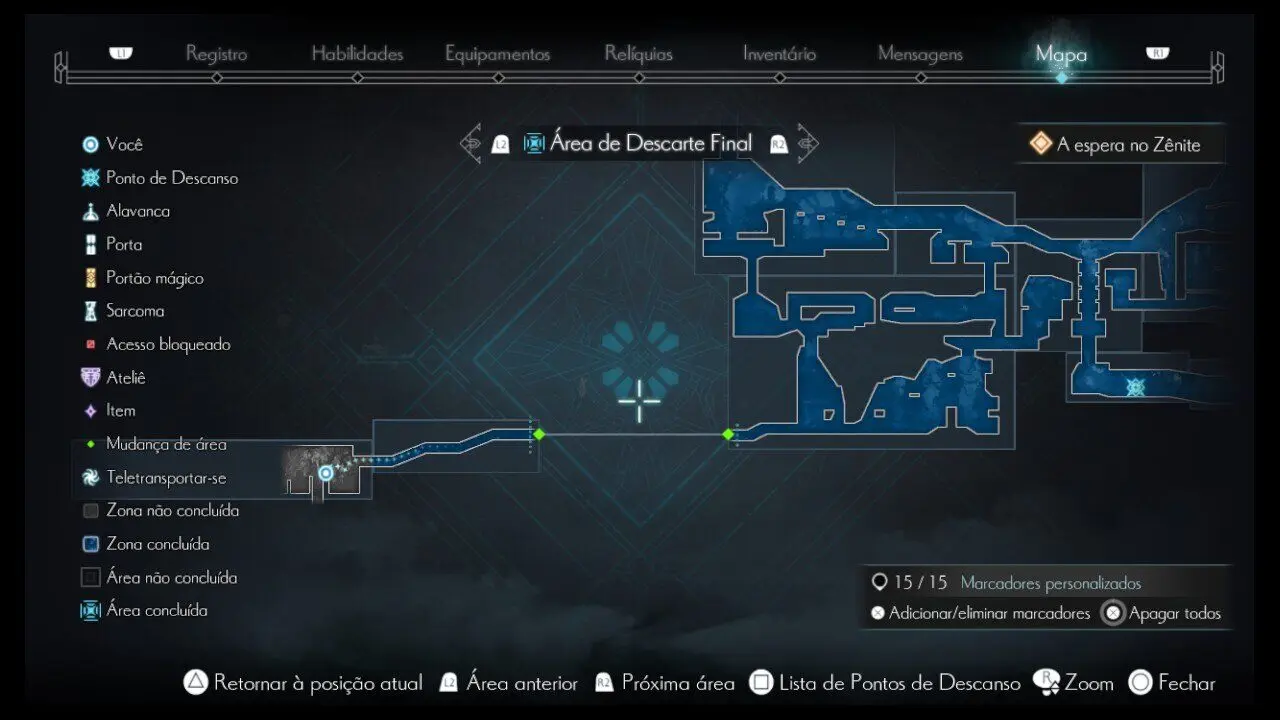Switch to the Registro tab

[x=216, y=54]
